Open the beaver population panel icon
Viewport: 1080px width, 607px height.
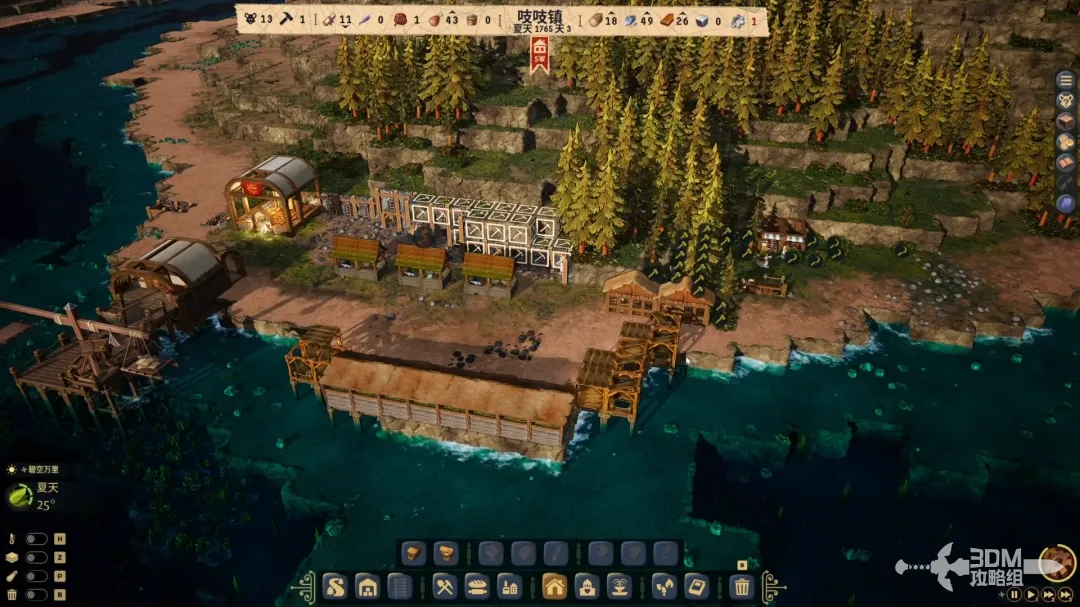tap(1066, 99)
